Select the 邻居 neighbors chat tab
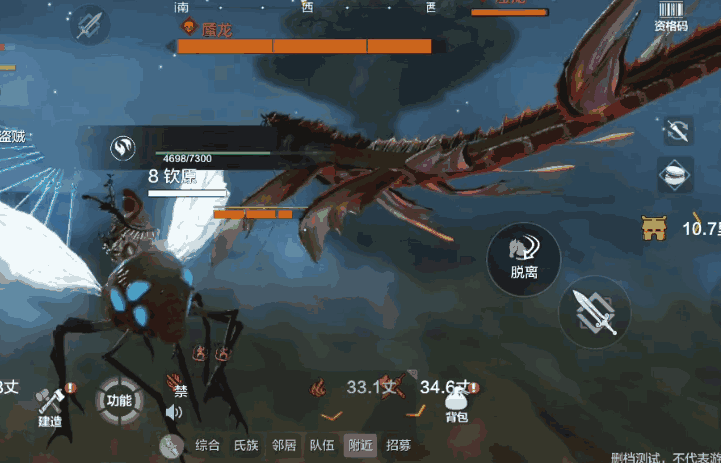 click(284, 446)
